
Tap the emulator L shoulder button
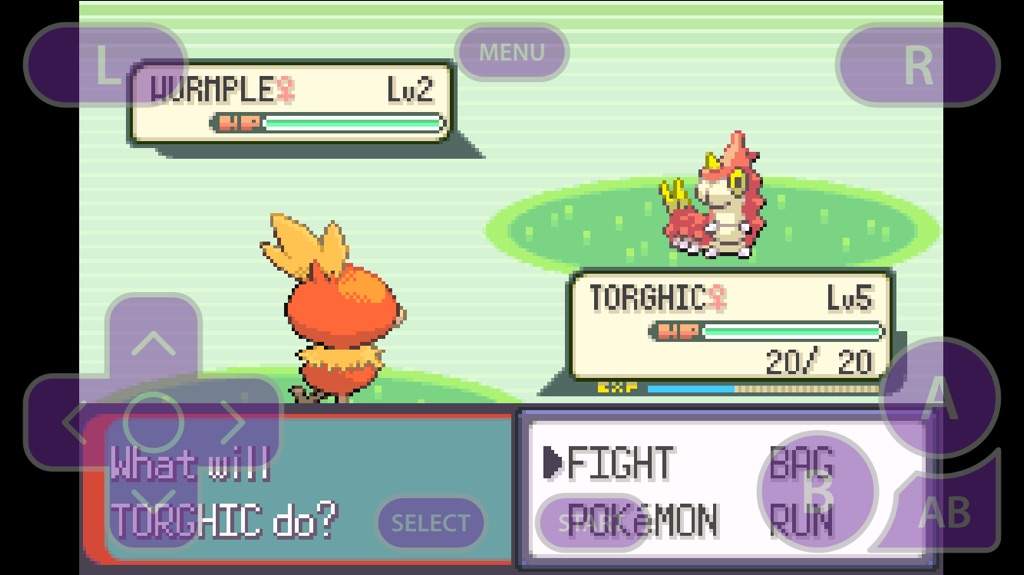tap(105, 65)
